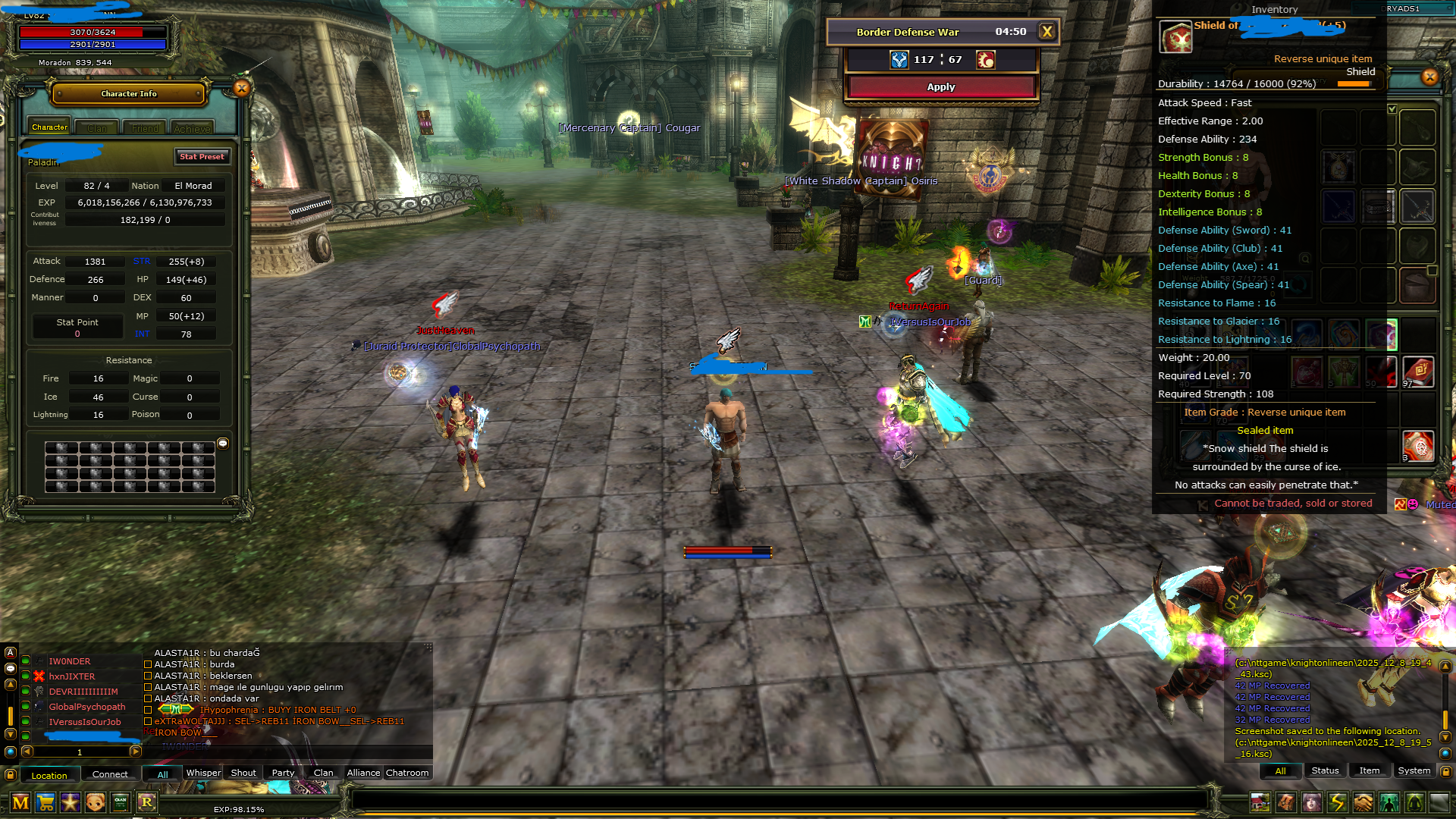Click the child face helper icon
The height and width of the screenshot is (819, 1456).
[94, 802]
